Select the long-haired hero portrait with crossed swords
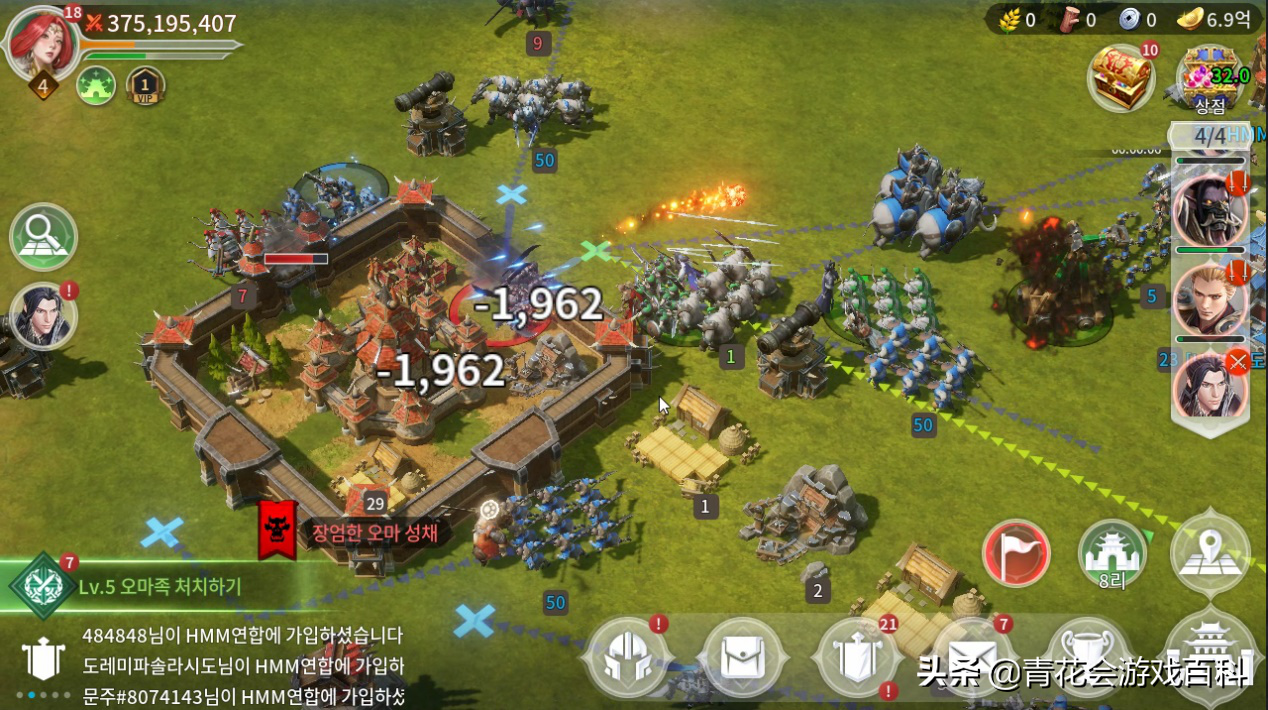This screenshot has height=710, width=1268. click(x=1210, y=385)
